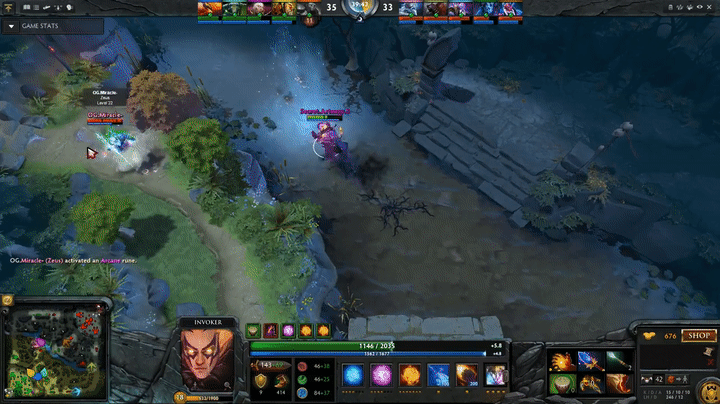Select the blue scepter item in inventory
The width and height of the screenshot is (720, 404).
591,360
